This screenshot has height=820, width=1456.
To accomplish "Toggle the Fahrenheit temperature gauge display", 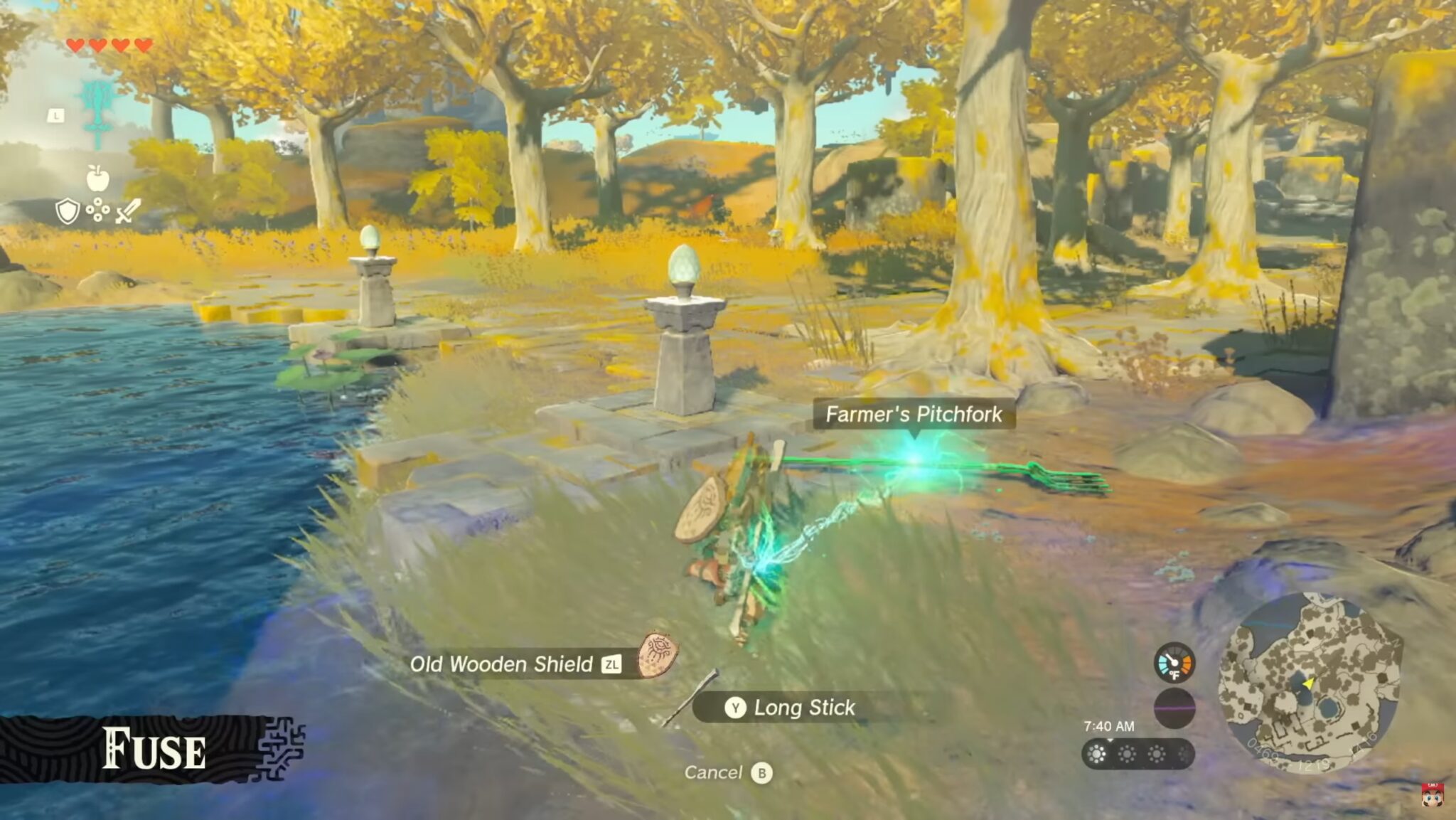I will point(1174,662).
